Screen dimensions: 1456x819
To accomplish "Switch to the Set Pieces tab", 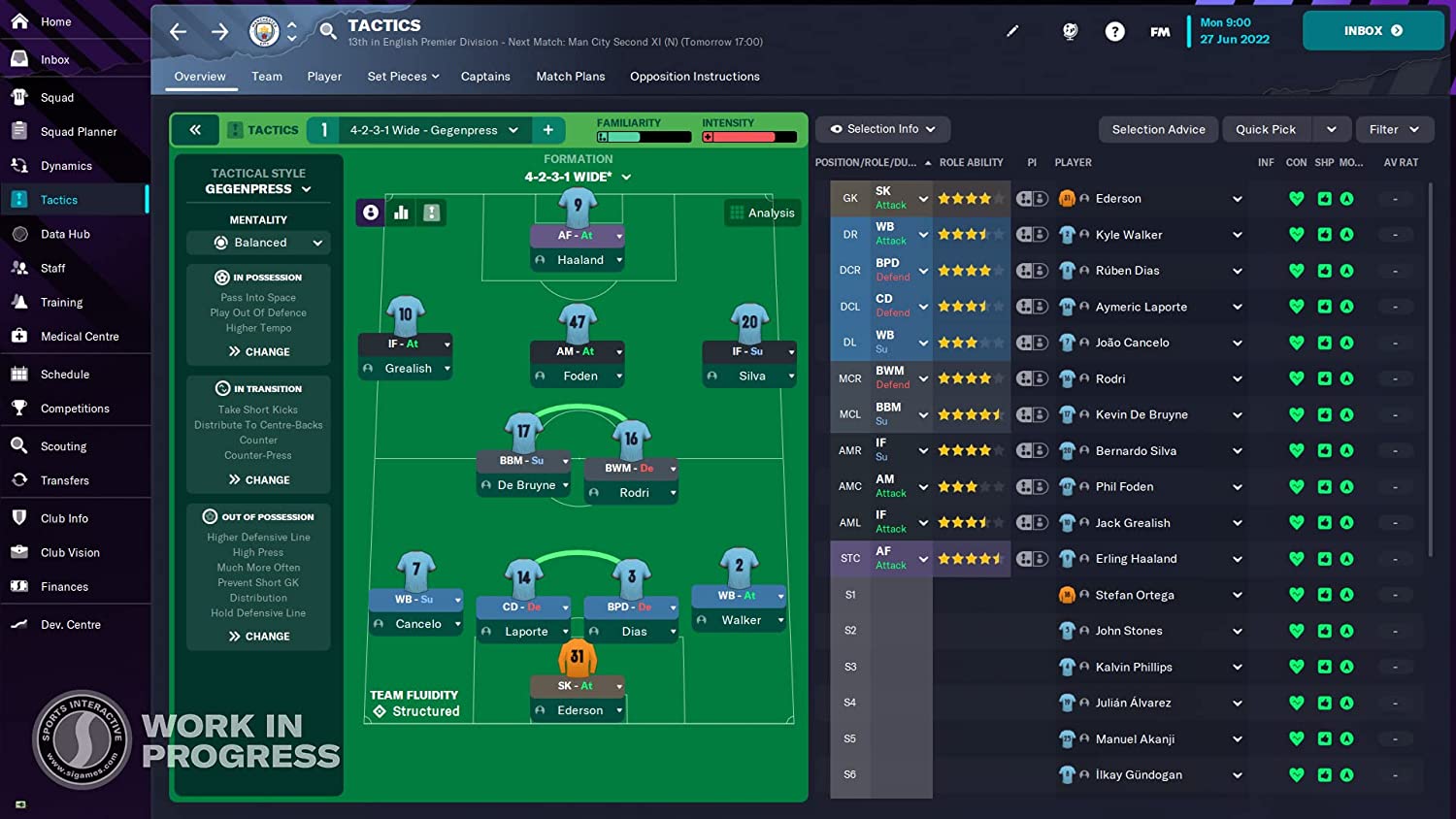I will 398,76.
